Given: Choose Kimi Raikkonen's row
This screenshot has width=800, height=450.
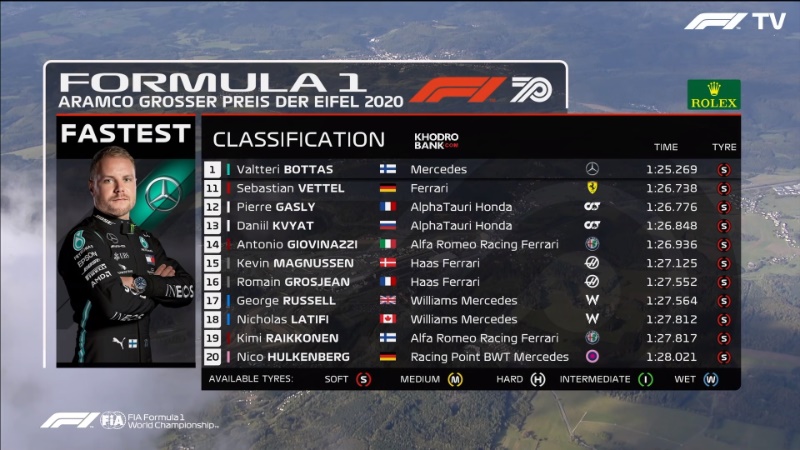Looking at the screenshot, I should click(x=287, y=338).
